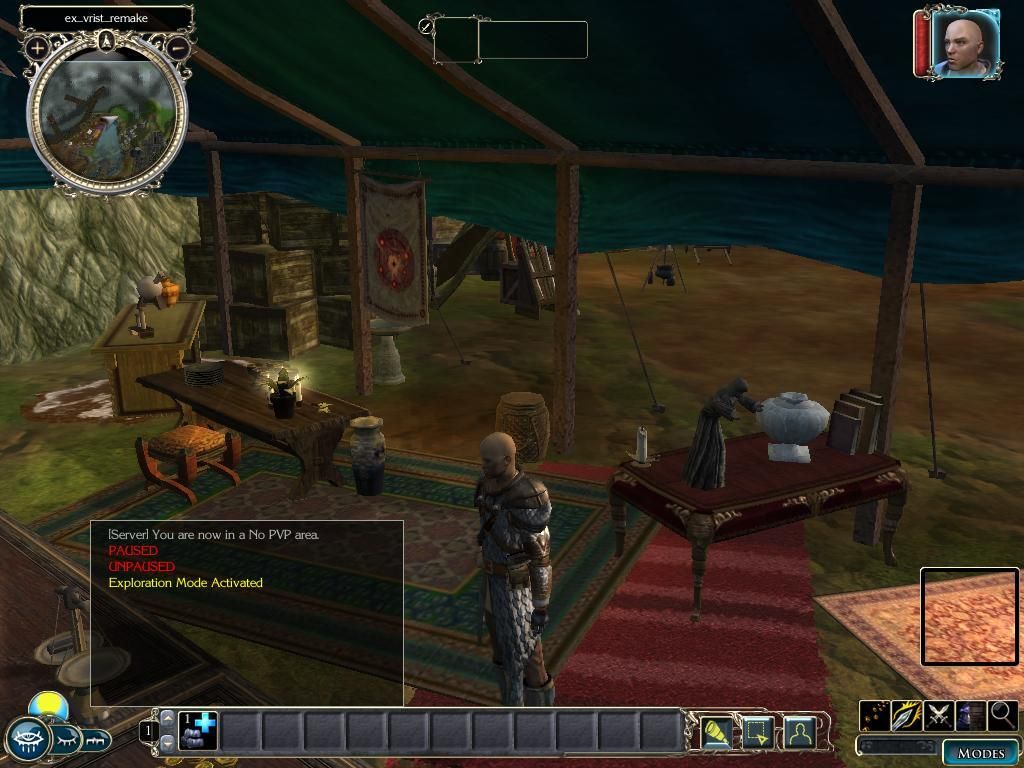Viewport: 1024px width, 768px height.
Task: Click the closed-eye button beside the eye
Action: tap(66, 740)
